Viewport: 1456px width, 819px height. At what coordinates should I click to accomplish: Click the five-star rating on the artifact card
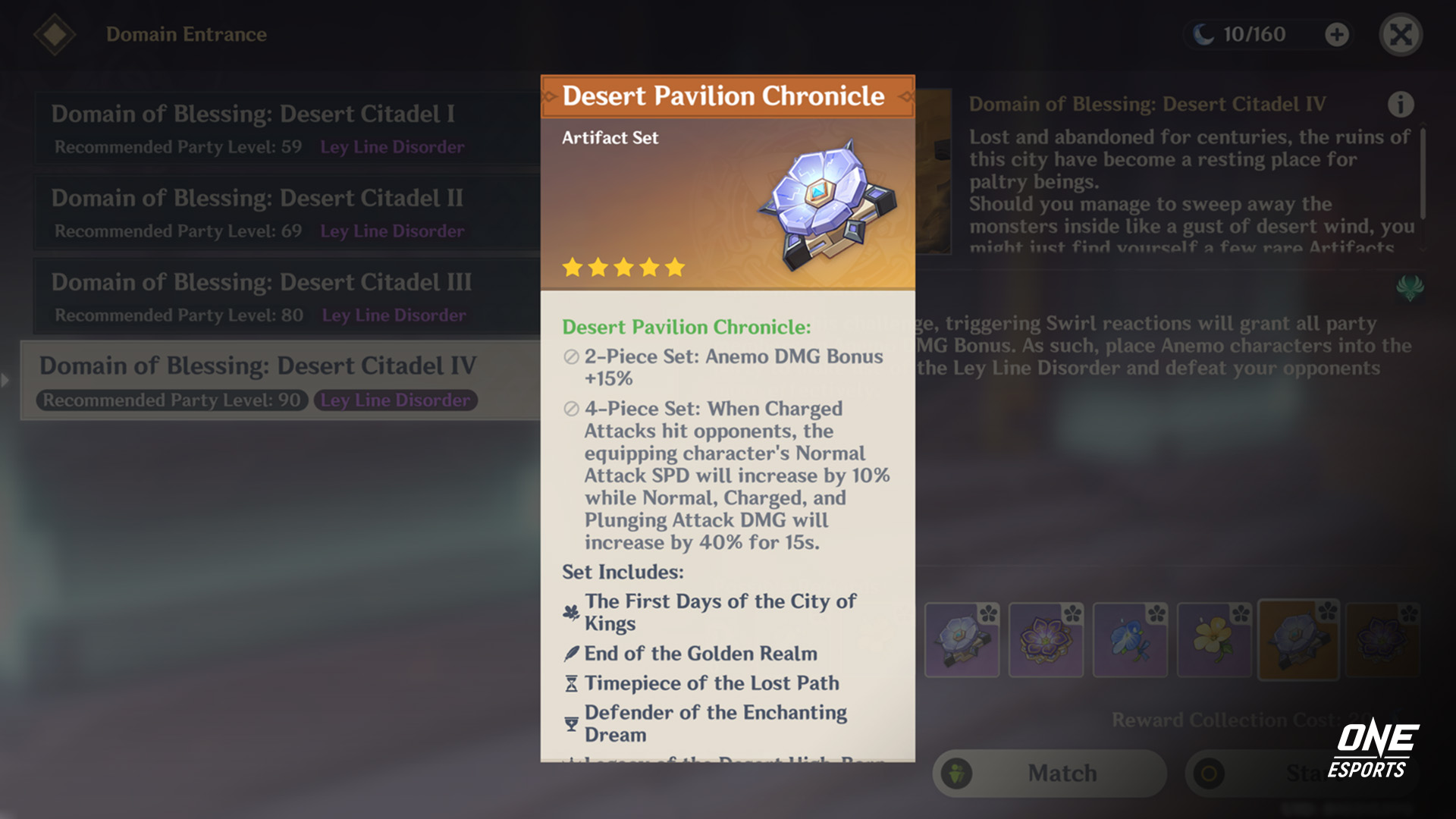[x=623, y=266]
